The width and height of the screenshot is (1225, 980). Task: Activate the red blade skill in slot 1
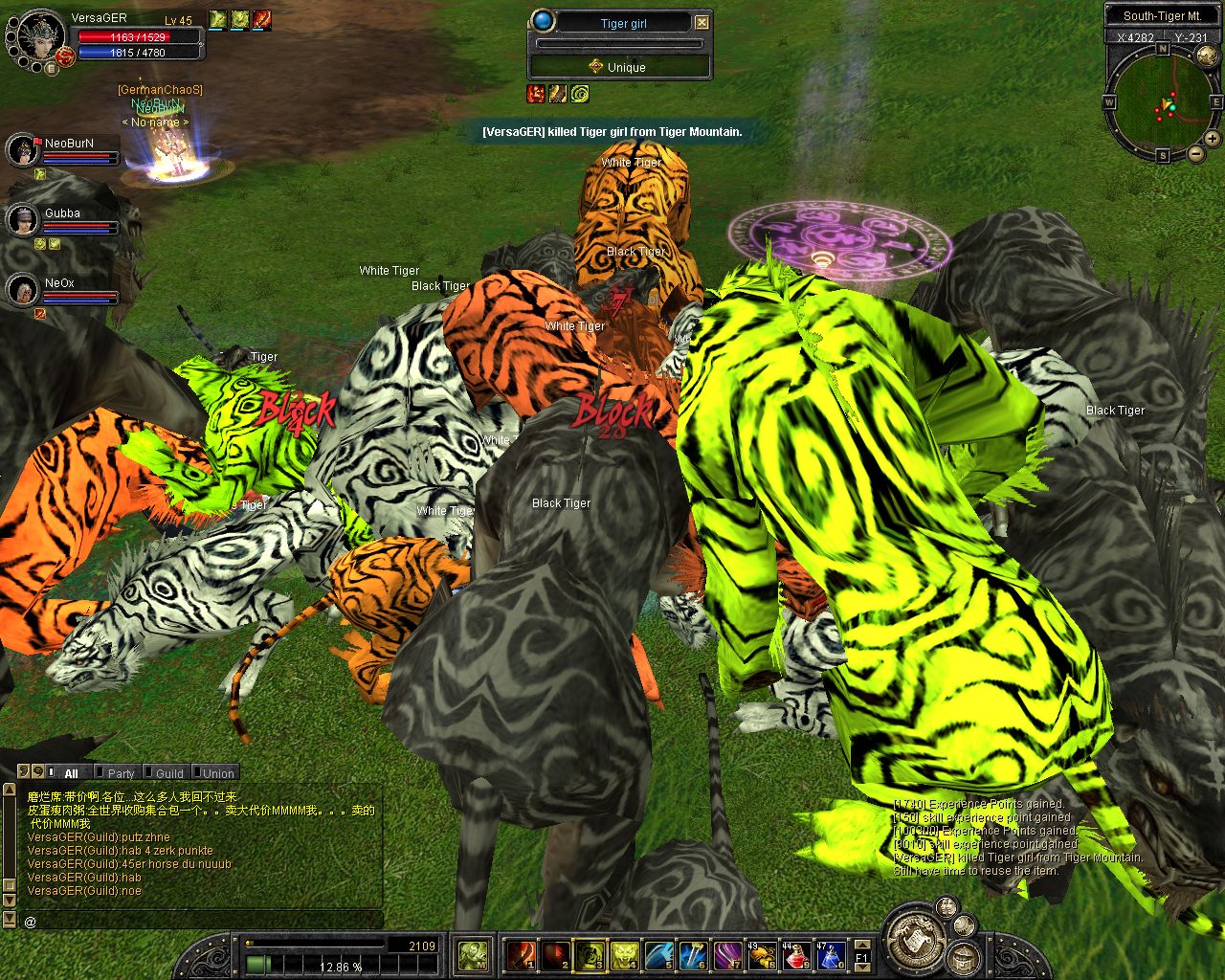coord(521,955)
